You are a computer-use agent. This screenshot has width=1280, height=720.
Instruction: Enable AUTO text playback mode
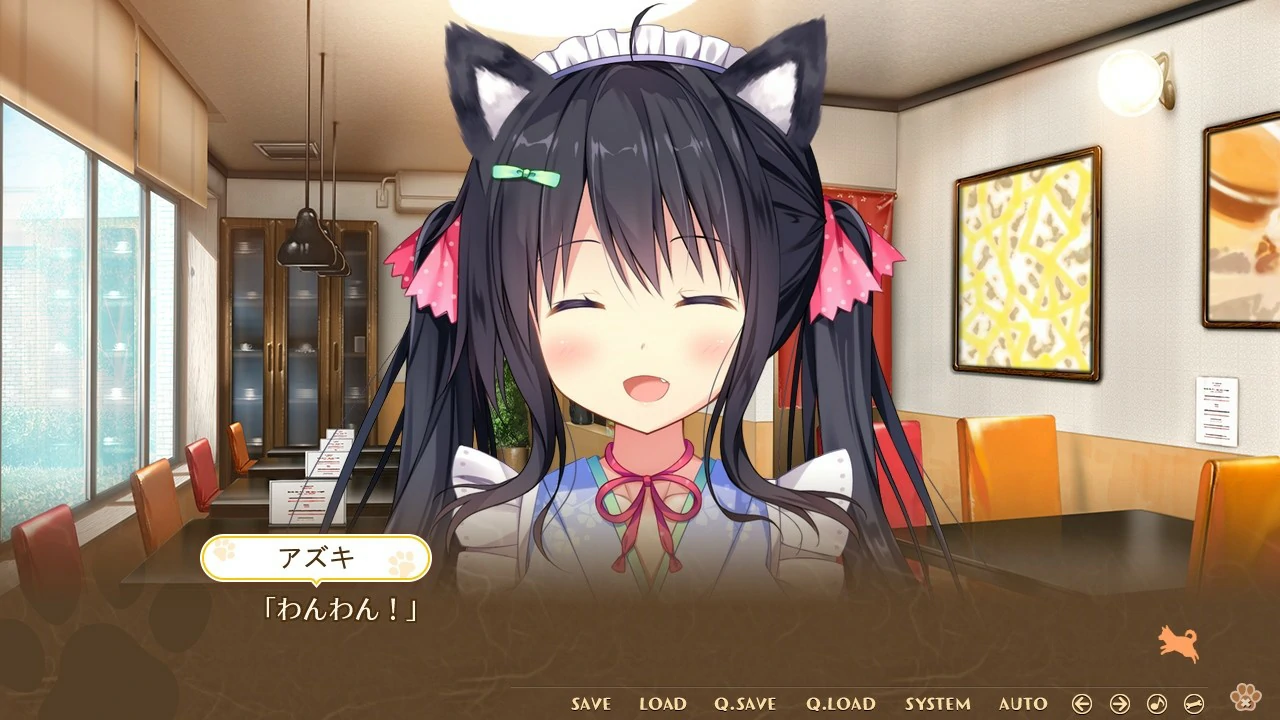(x=1022, y=704)
